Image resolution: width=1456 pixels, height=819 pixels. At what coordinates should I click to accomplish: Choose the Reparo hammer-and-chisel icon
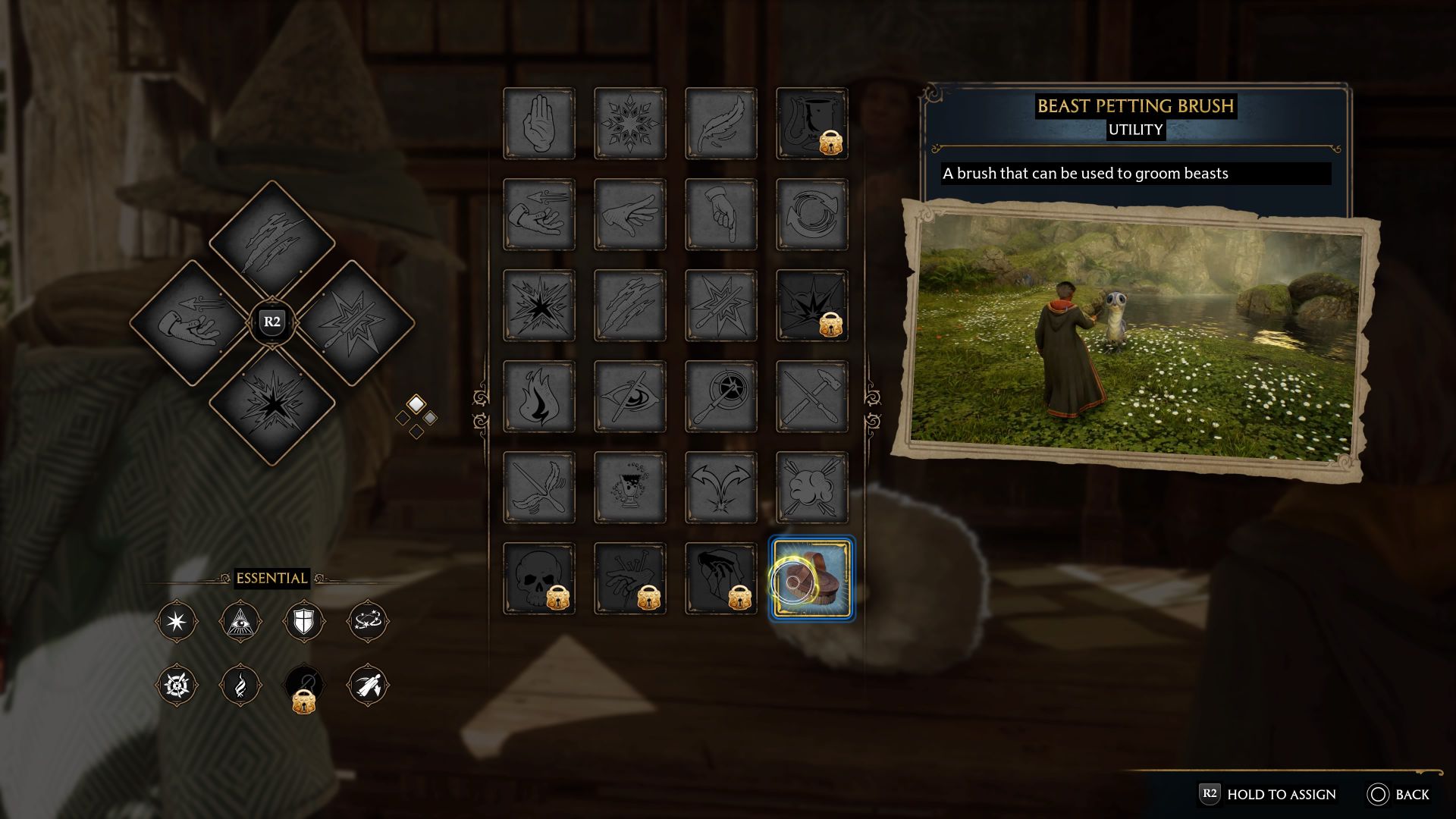811,396
